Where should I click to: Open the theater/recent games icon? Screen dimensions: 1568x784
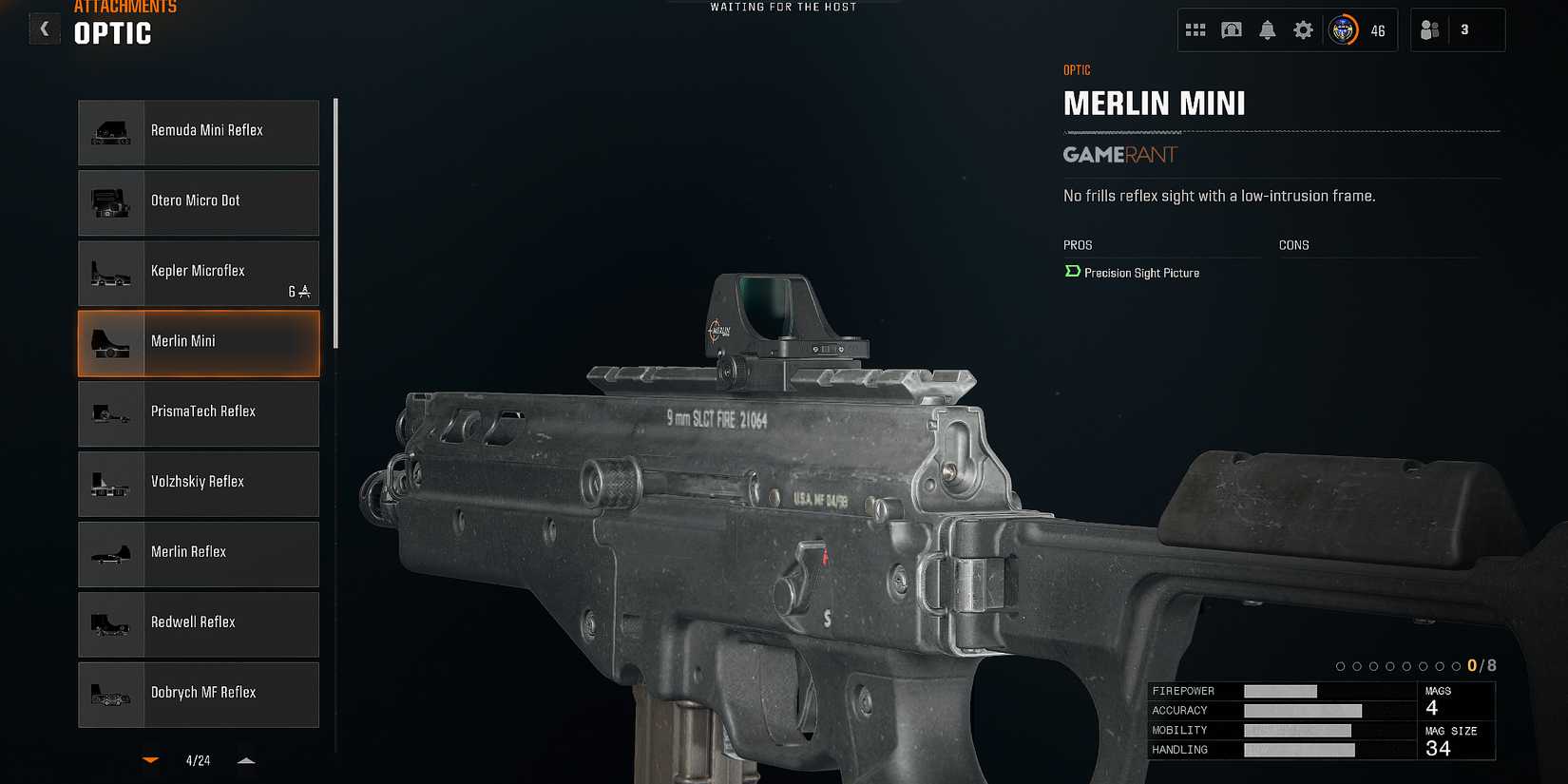tap(1231, 29)
